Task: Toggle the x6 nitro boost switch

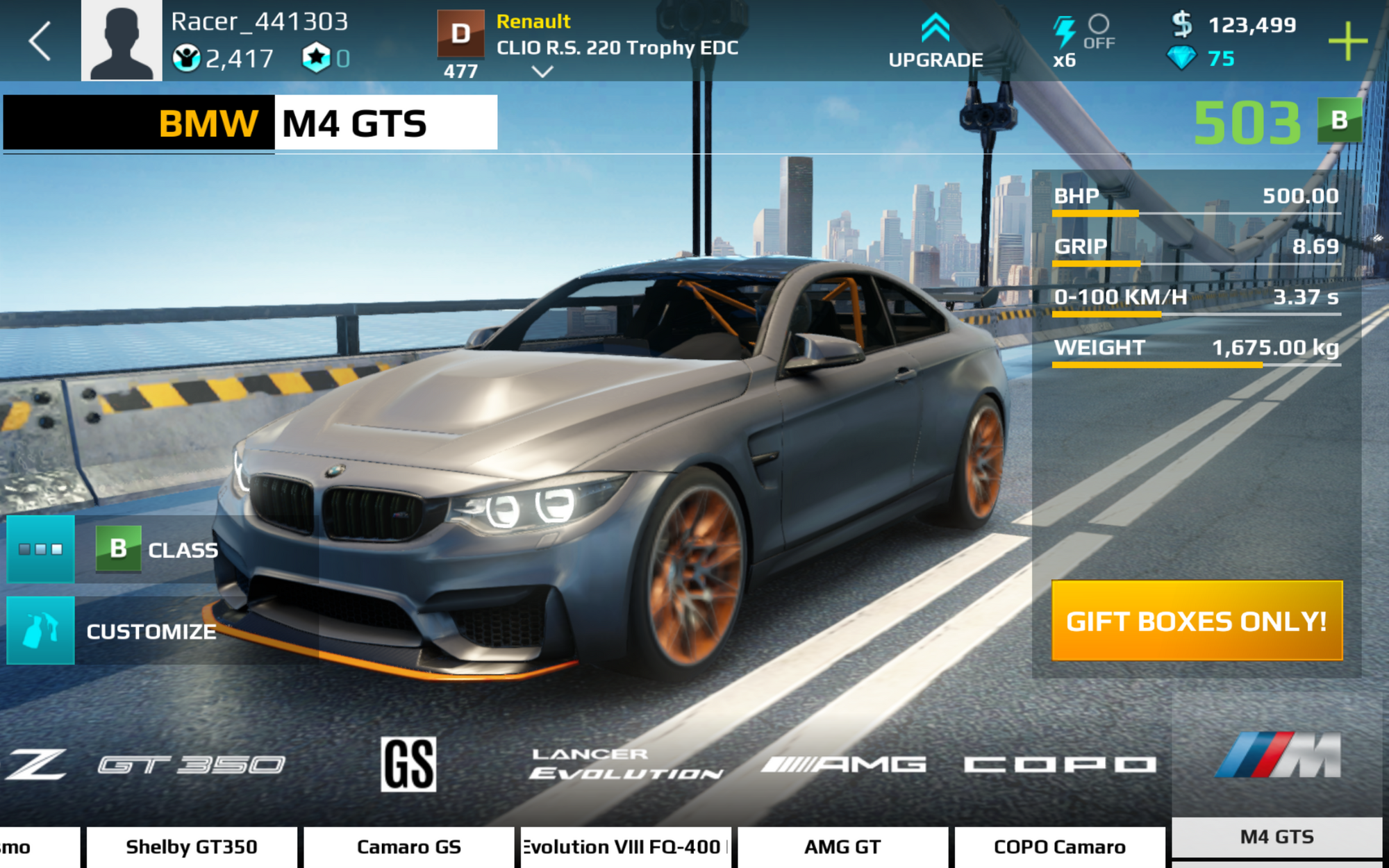Action: [x=1097, y=31]
